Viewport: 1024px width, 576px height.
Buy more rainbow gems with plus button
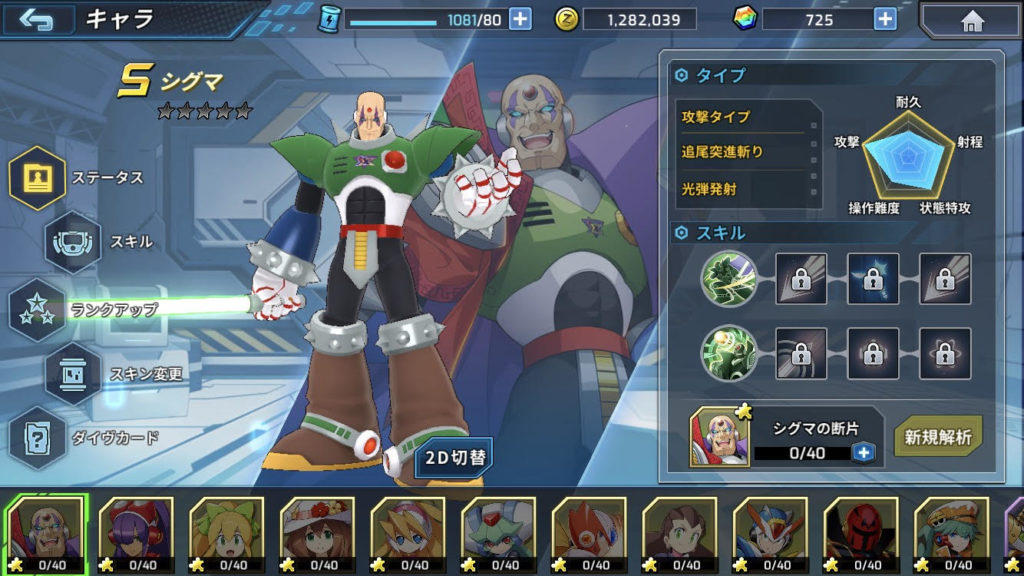tap(885, 19)
